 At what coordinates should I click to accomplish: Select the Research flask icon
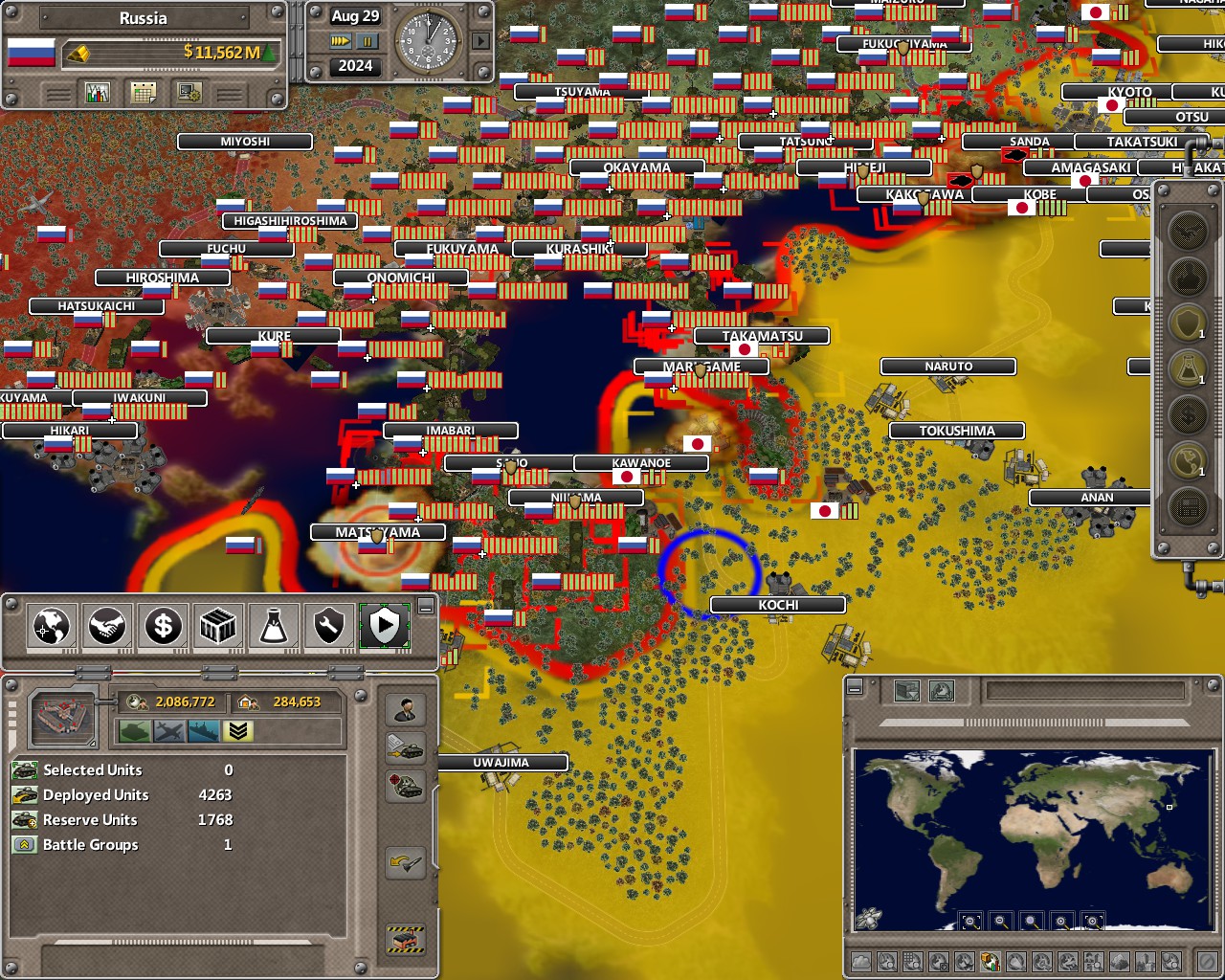(x=273, y=627)
